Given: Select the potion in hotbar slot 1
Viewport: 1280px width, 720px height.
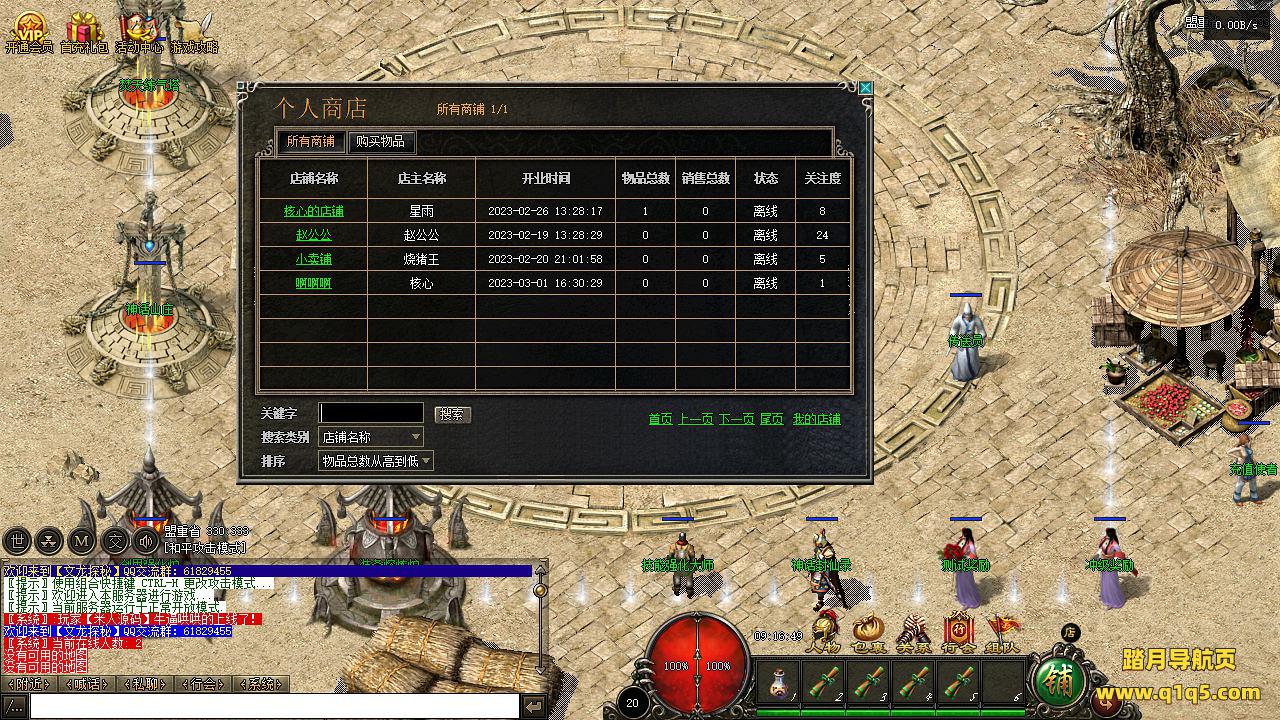Looking at the screenshot, I should coord(779,682).
